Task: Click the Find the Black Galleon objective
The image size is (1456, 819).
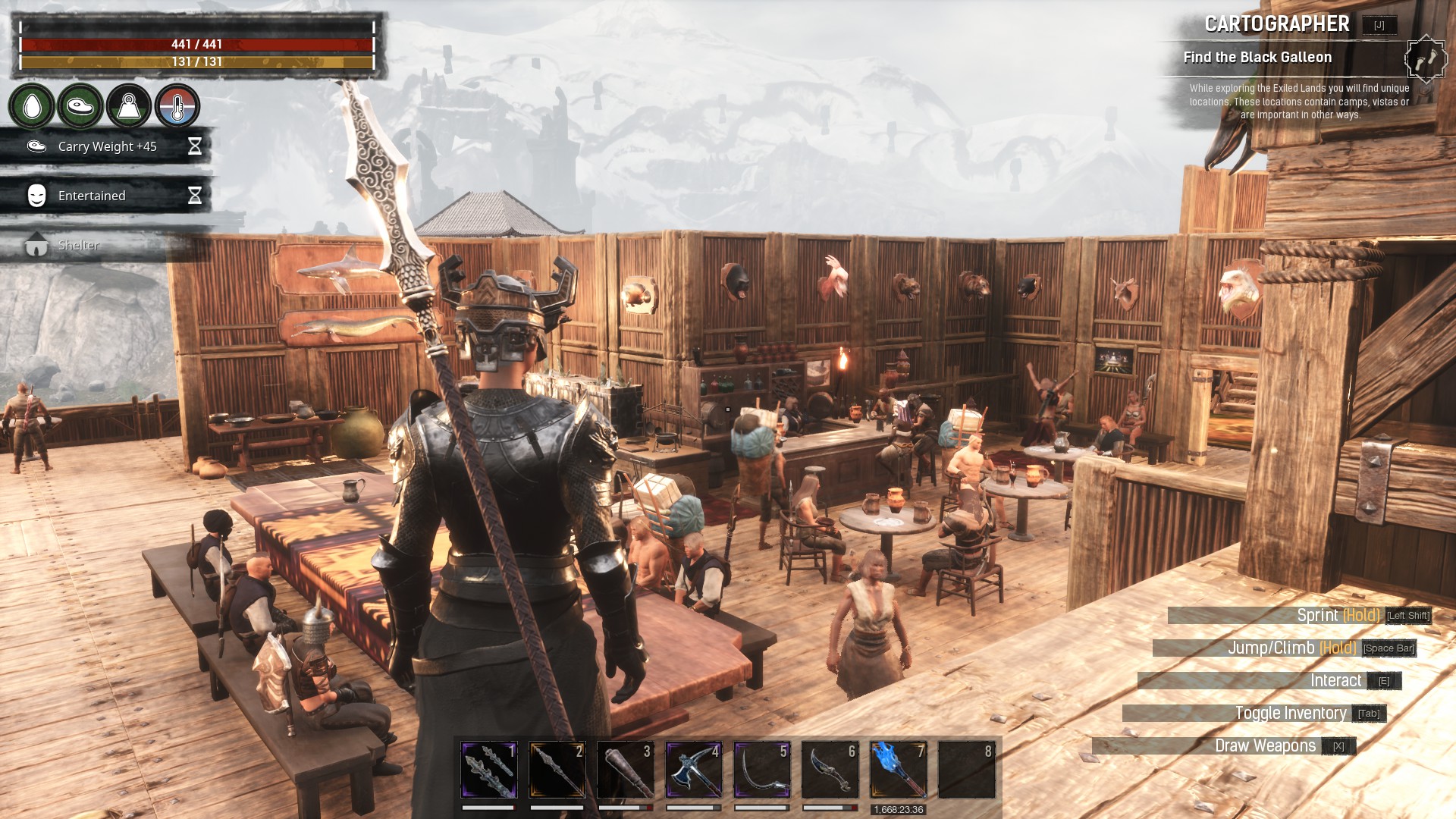Action: tap(1257, 58)
